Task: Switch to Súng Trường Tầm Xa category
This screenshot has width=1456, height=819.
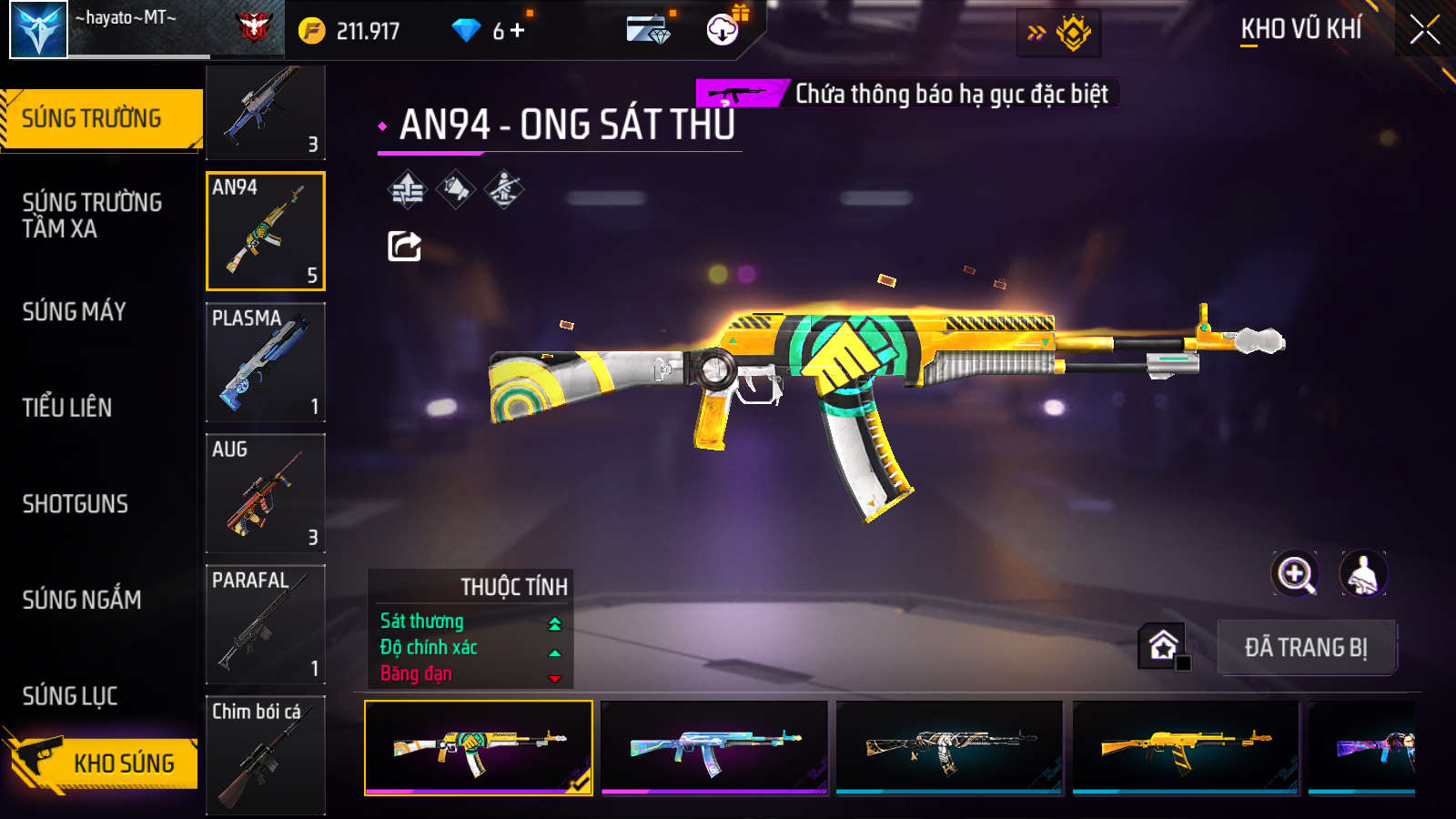Action: (92, 216)
